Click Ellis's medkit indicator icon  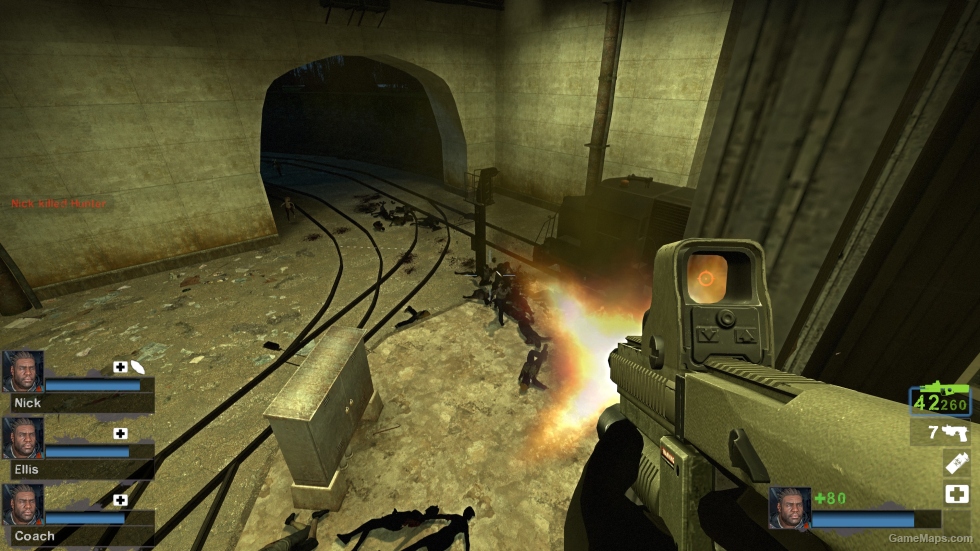121,433
